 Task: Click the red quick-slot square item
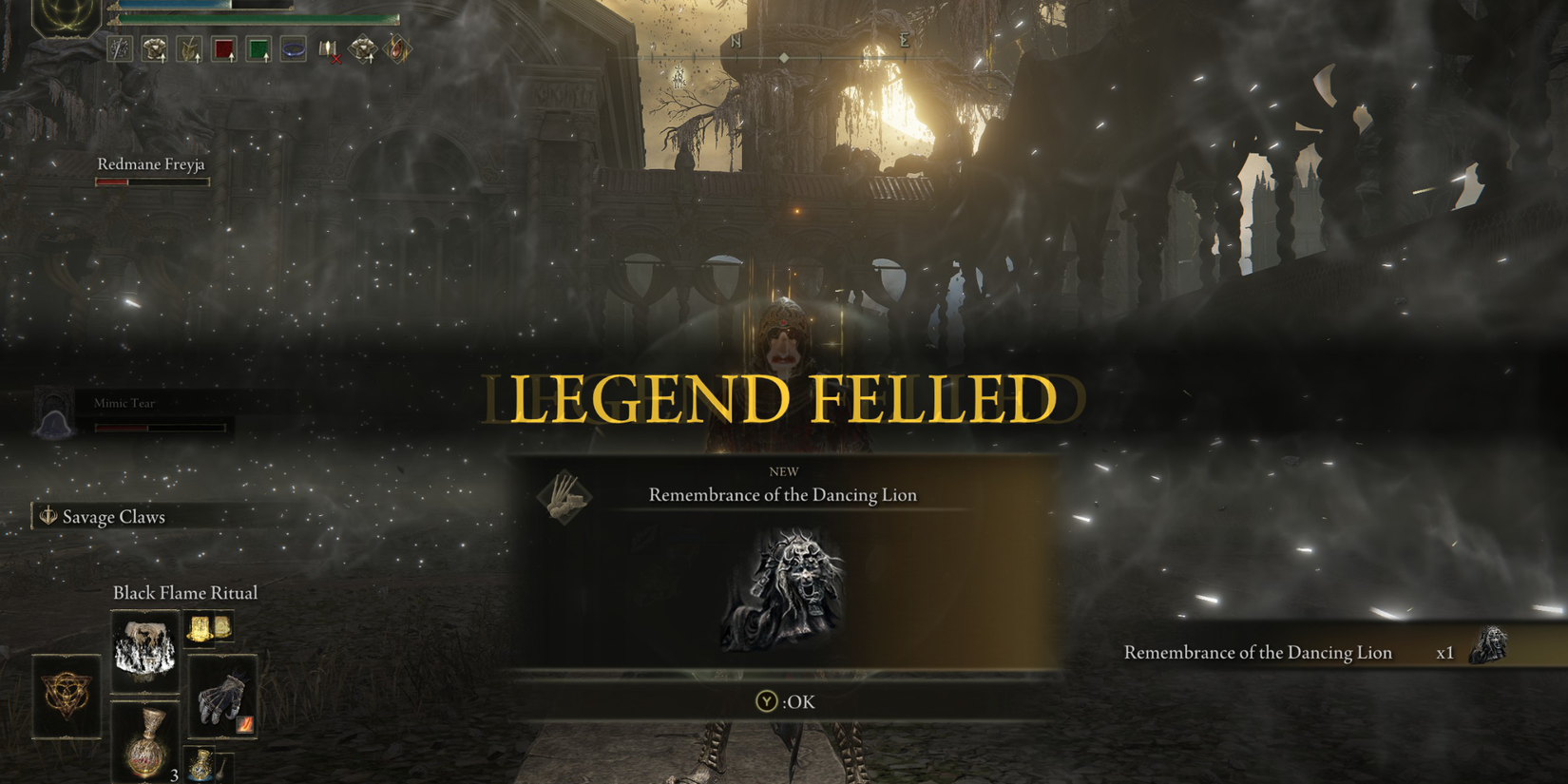tap(224, 50)
